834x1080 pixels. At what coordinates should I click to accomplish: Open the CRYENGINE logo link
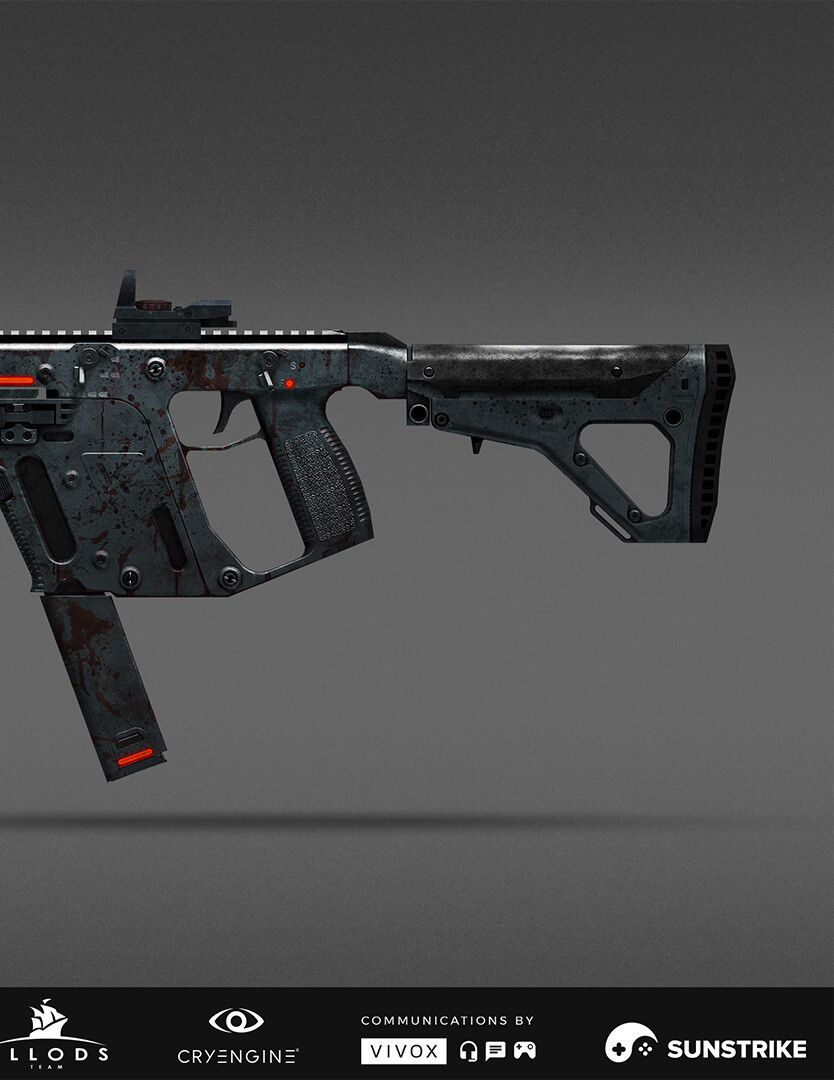click(237, 1036)
